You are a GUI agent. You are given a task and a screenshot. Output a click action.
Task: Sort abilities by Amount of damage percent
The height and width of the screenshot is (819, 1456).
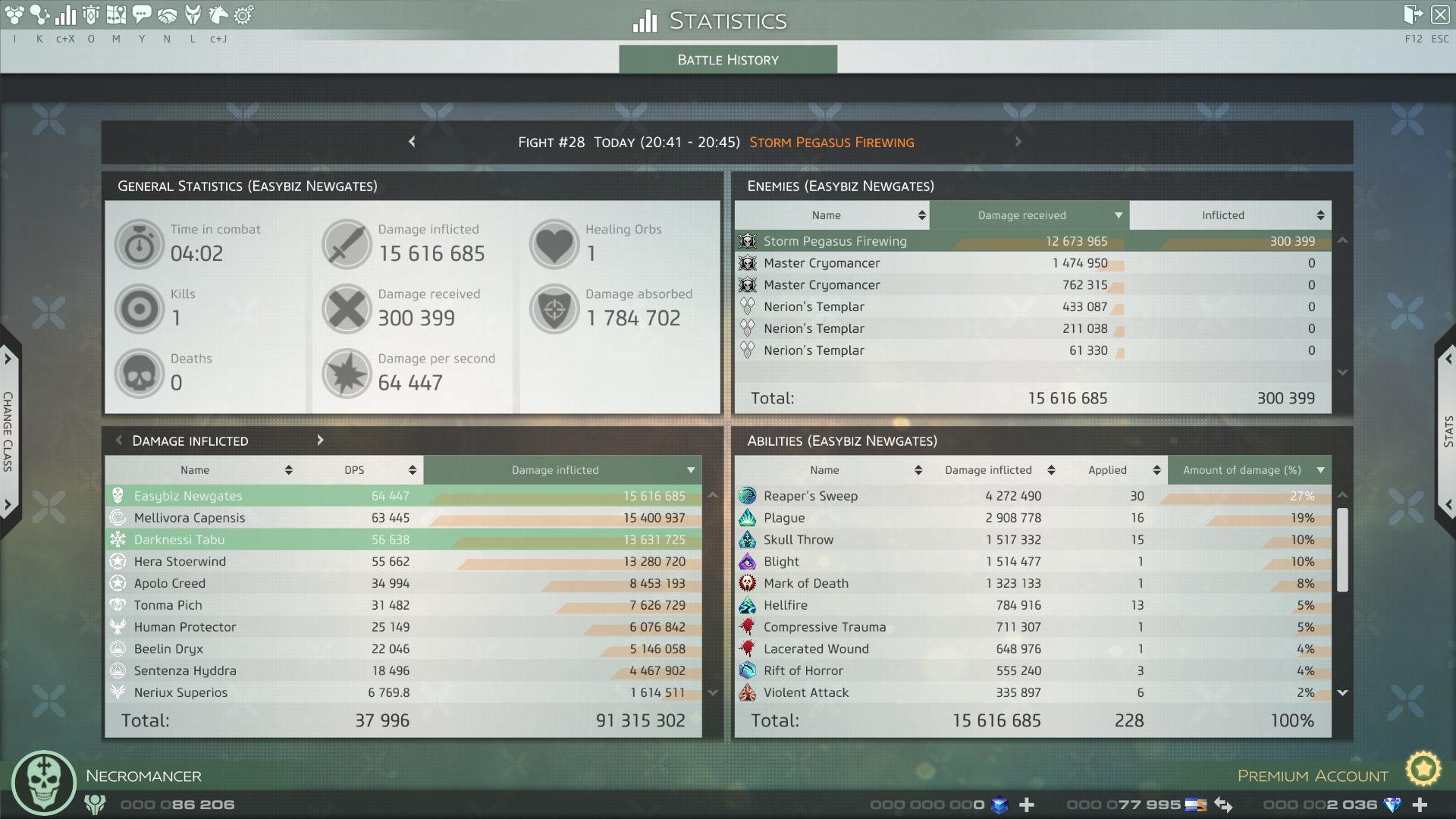point(1249,470)
